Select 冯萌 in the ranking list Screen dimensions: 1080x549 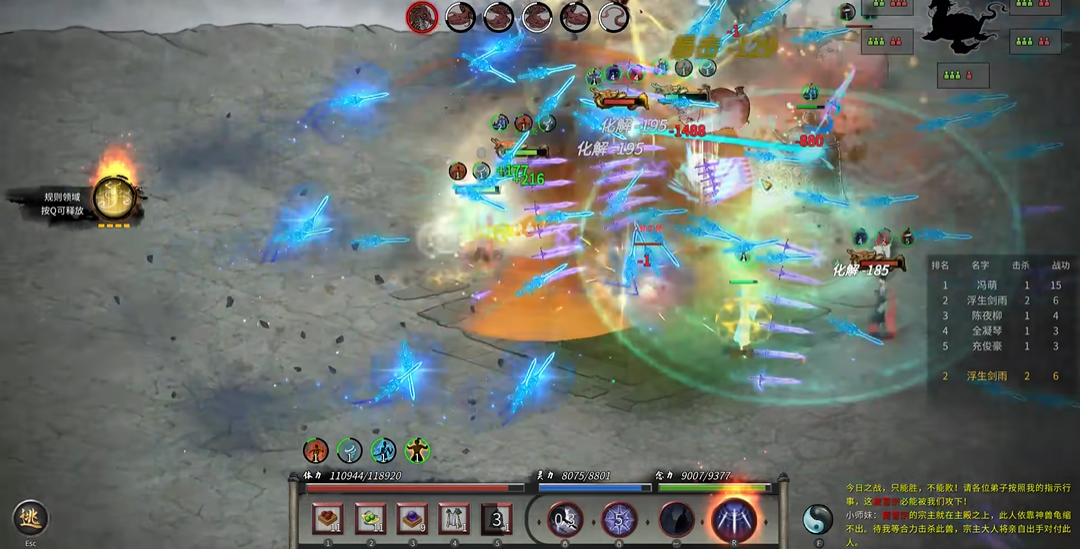(x=986, y=285)
